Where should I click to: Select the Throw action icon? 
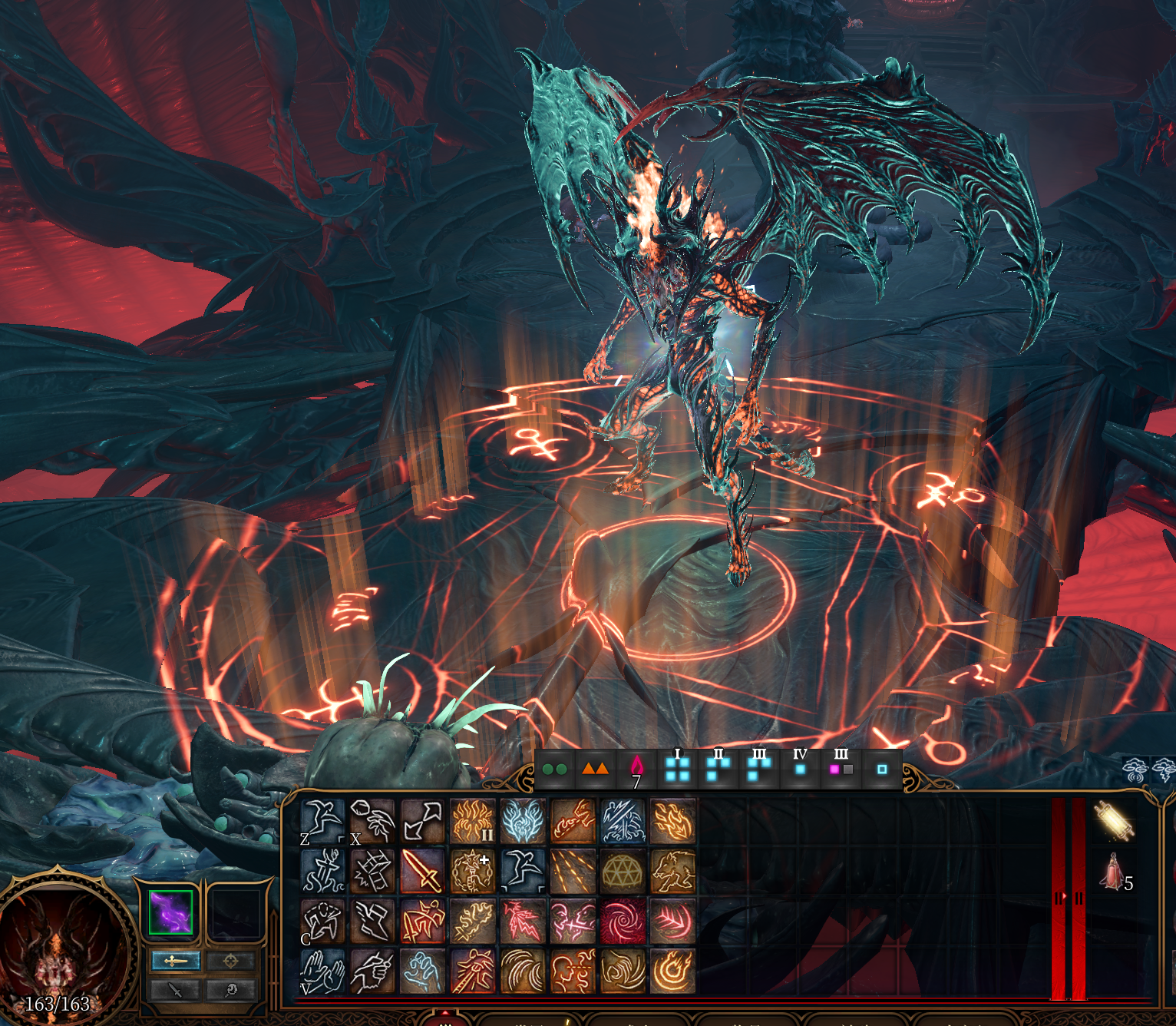(372, 821)
